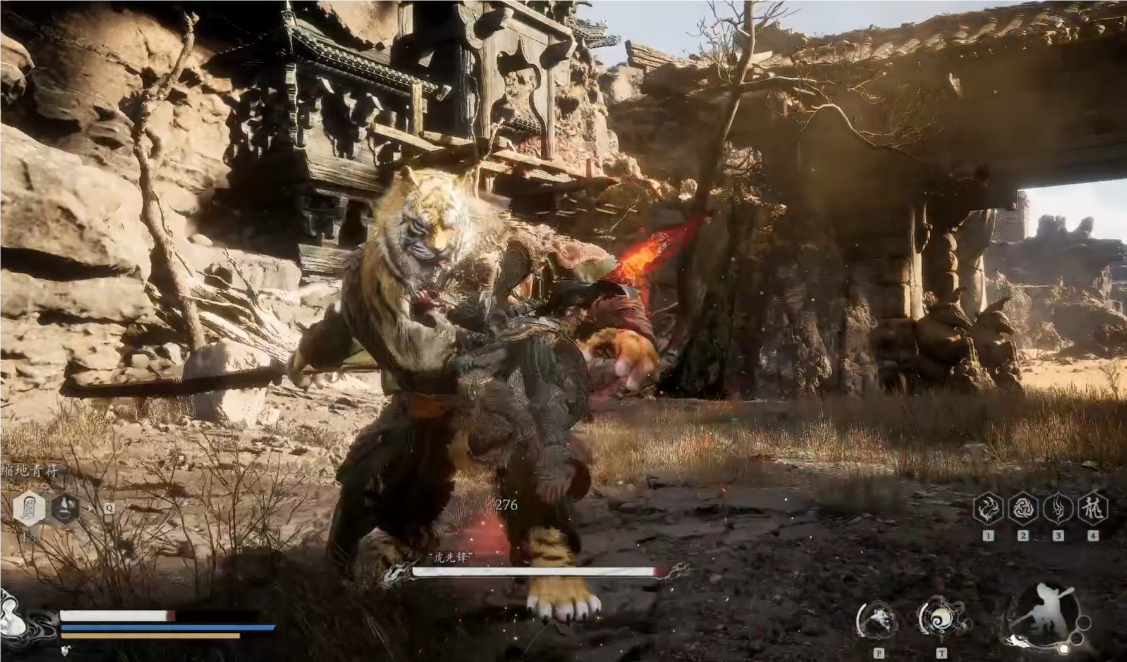Viewport: 1127px width, 662px height.
Task: Use the Chinese-character spell in slot 4
Action: click(x=1093, y=509)
